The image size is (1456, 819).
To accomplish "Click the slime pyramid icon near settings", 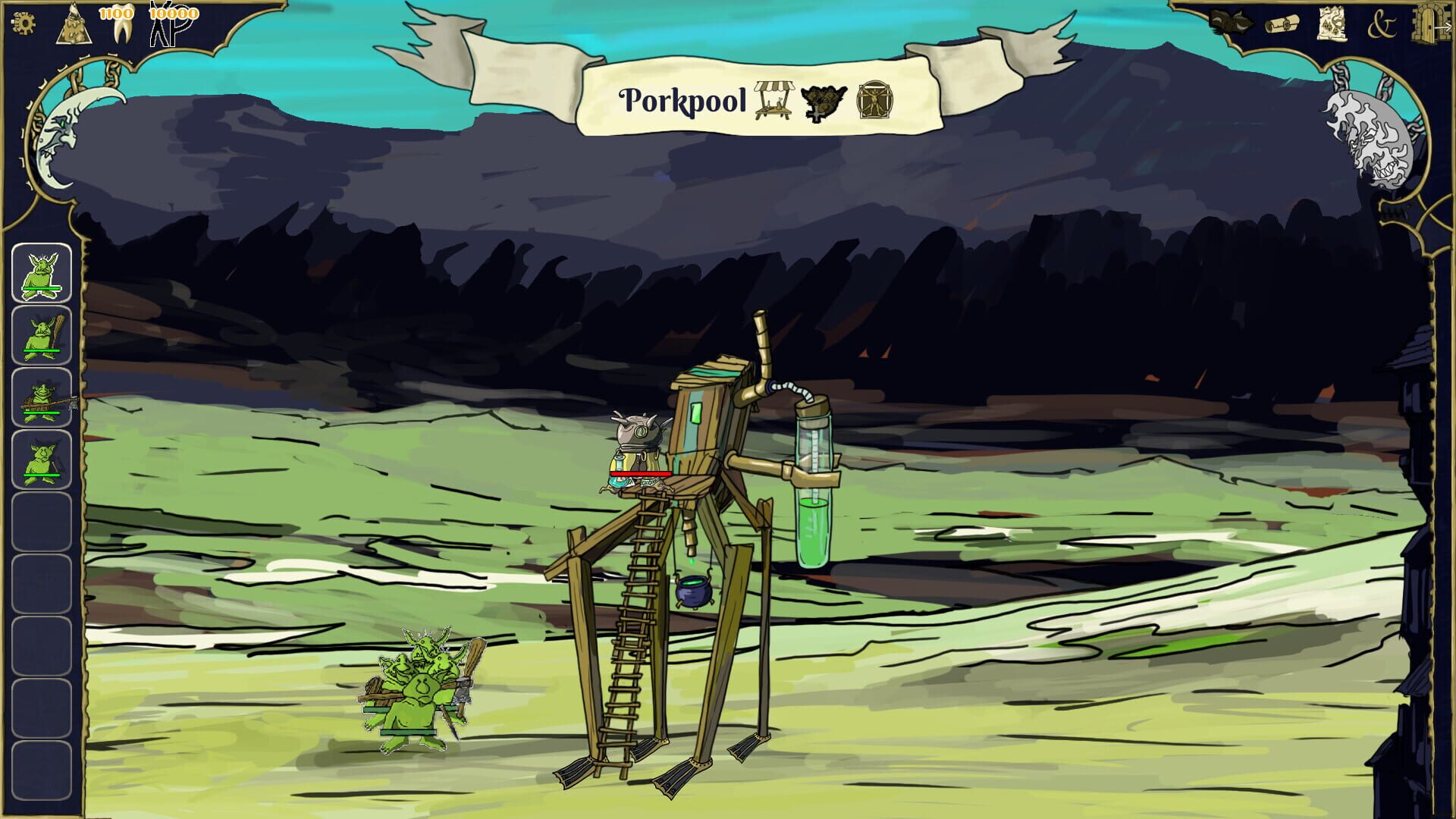I will click(72, 24).
